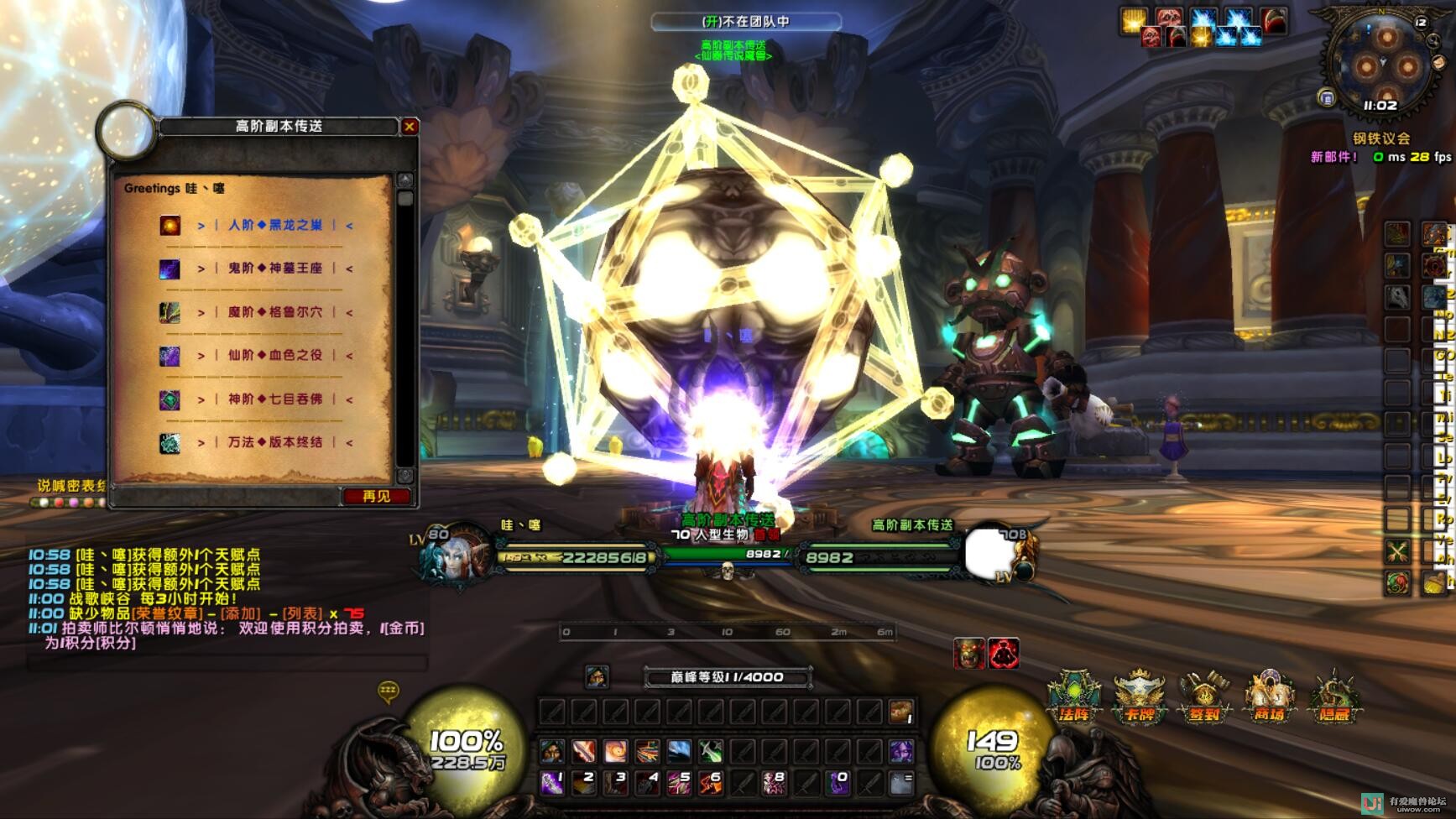Image resolution: width=1456 pixels, height=819 pixels.
Task: Open the chat speech bubble icon
Action: pos(388,691)
